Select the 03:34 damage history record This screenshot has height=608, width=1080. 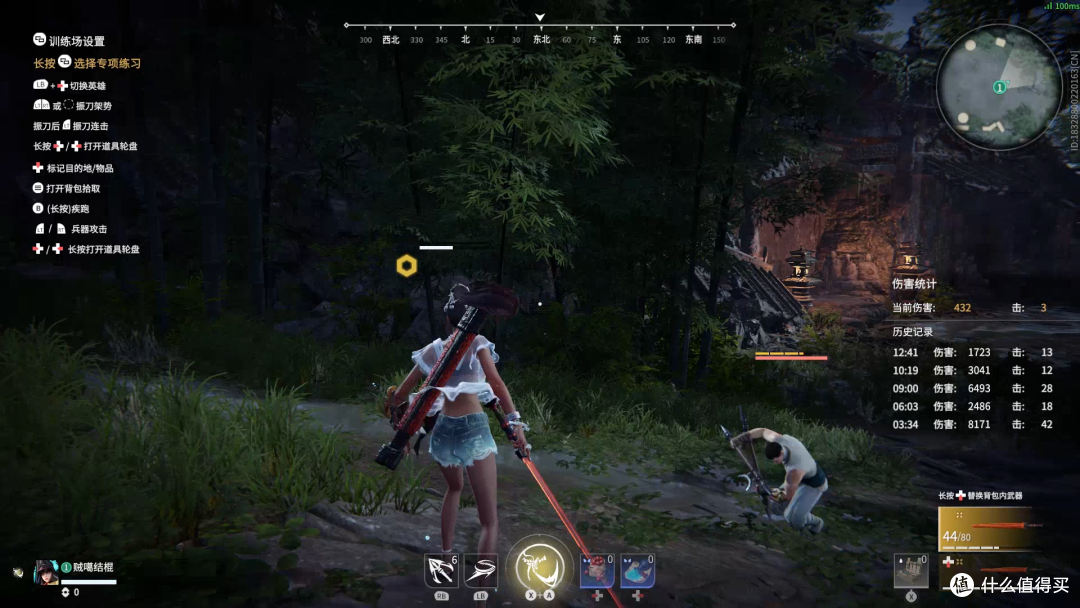(x=972, y=424)
